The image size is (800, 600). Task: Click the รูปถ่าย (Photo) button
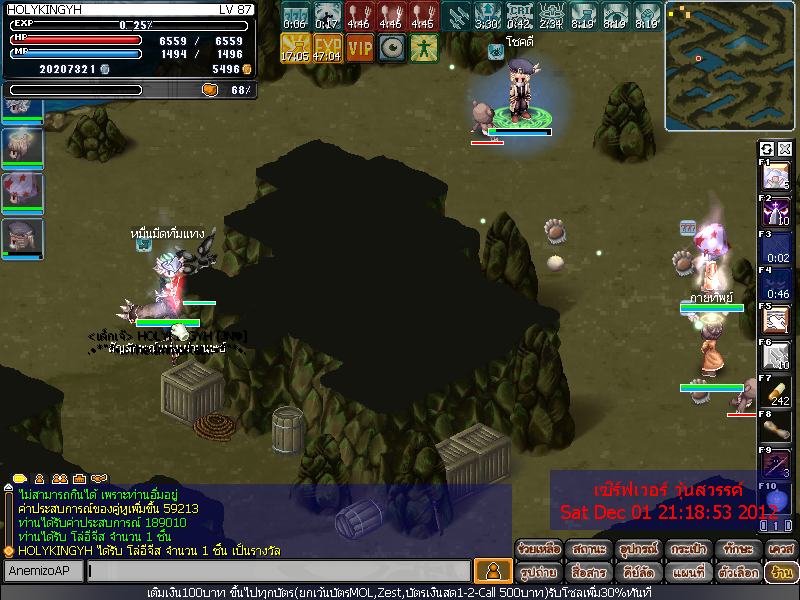(538, 572)
